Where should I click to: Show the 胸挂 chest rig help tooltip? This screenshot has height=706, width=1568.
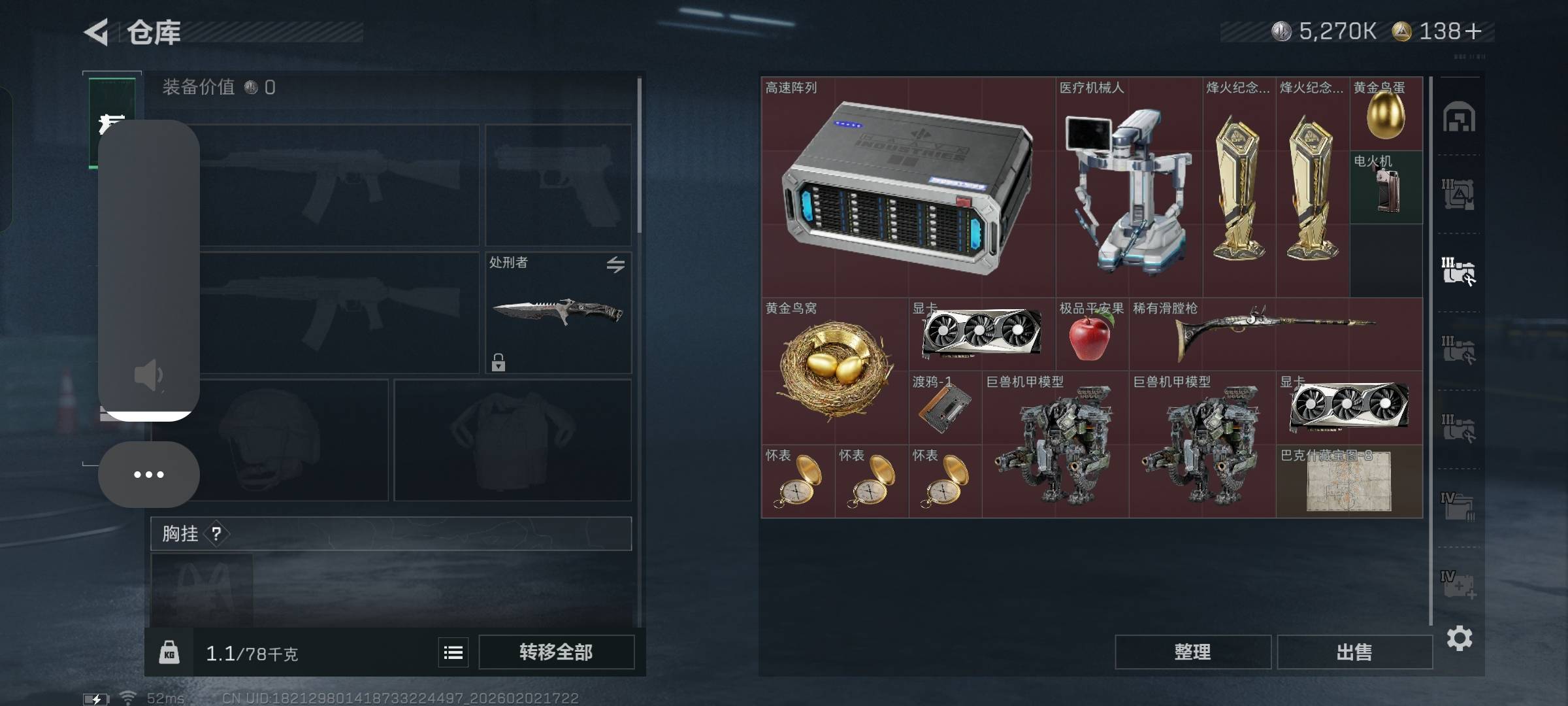coord(216,534)
